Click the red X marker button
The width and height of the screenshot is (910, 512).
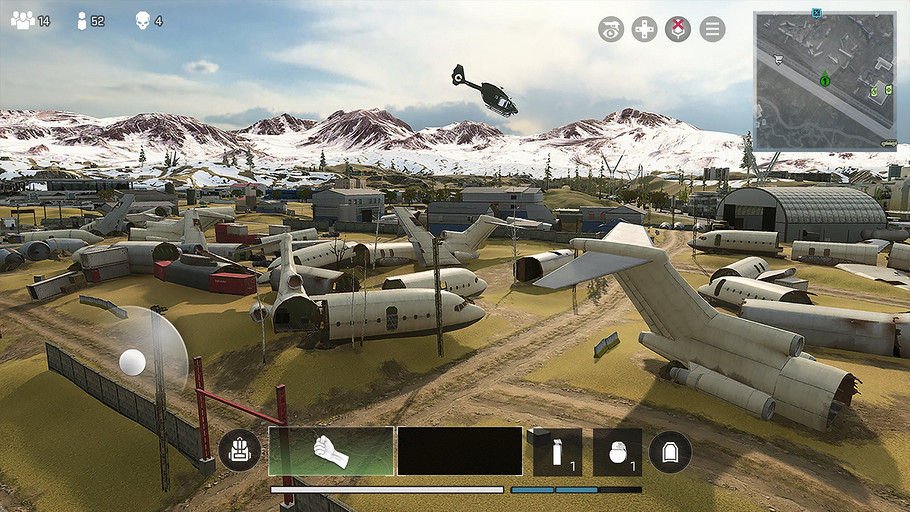(678, 29)
